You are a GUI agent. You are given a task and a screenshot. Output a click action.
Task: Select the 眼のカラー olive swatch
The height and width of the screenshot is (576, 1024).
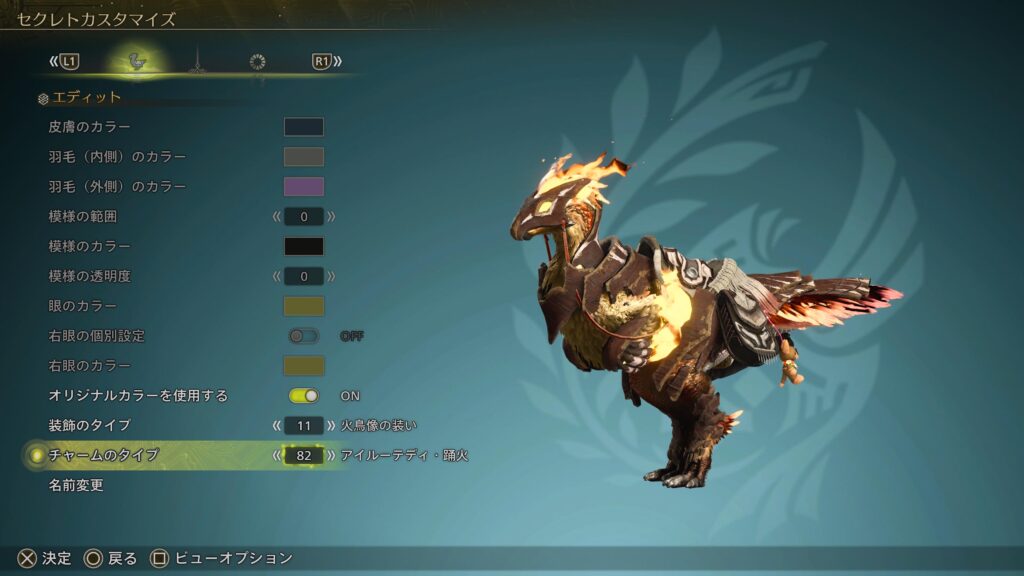304,306
